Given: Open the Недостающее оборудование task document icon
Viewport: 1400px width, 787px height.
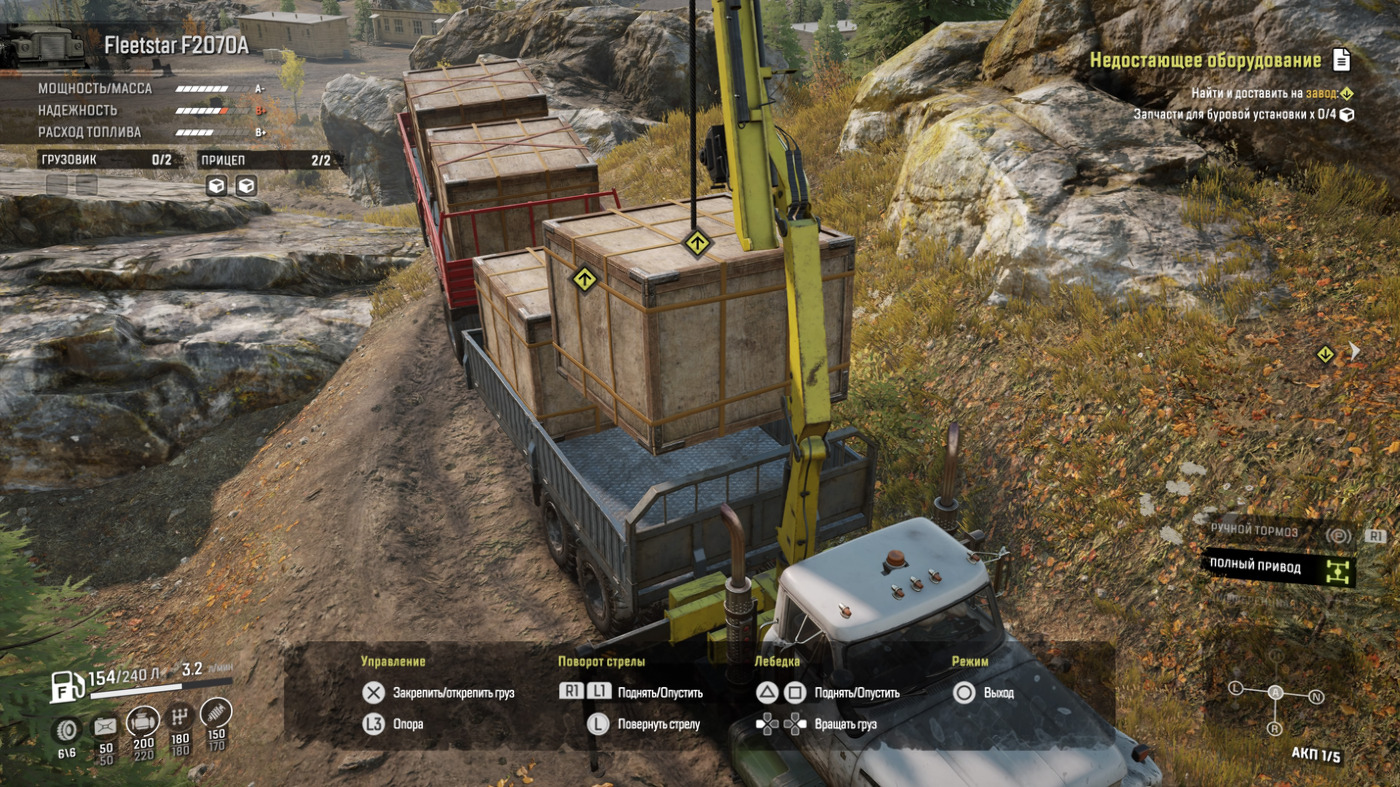Looking at the screenshot, I should [x=1341, y=61].
